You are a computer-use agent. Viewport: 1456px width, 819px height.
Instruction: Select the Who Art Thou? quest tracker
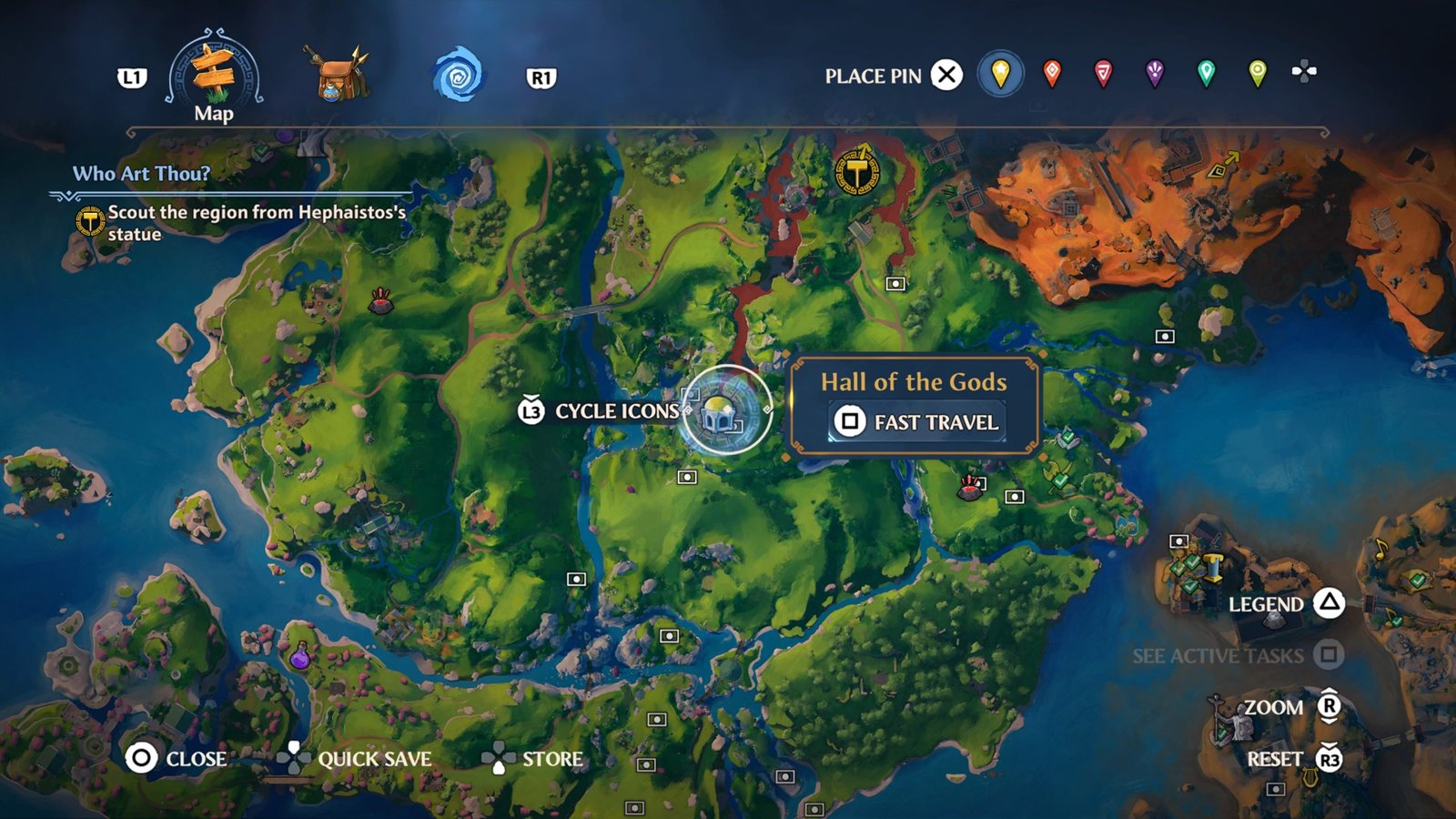pos(141,174)
